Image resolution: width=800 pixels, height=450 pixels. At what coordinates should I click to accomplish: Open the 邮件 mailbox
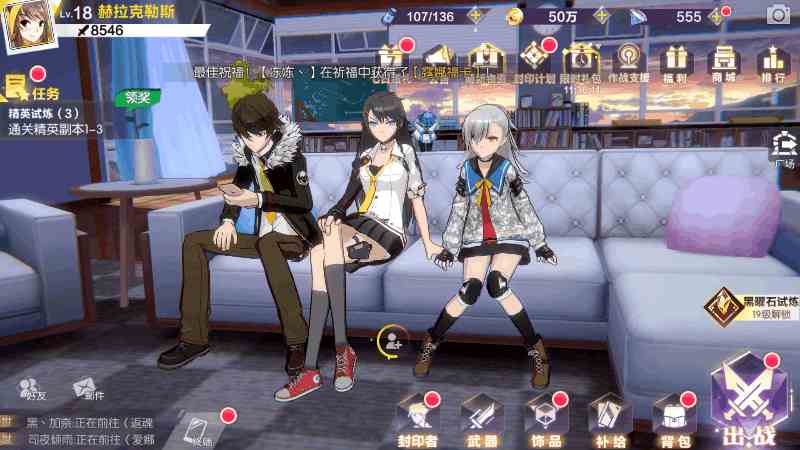(x=83, y=388)
